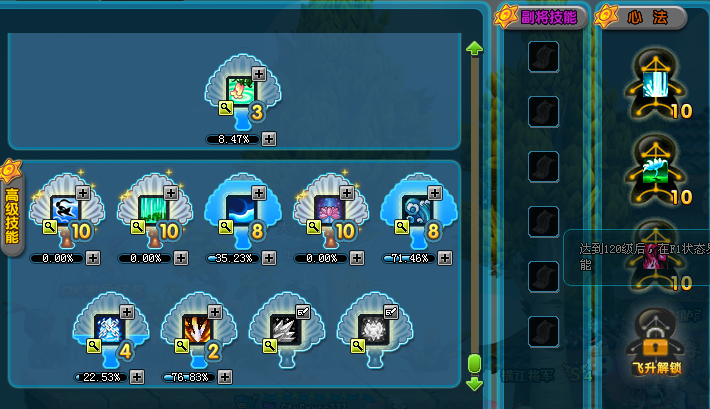Select the level 3 goldfish skill icon

coord(240,88)
